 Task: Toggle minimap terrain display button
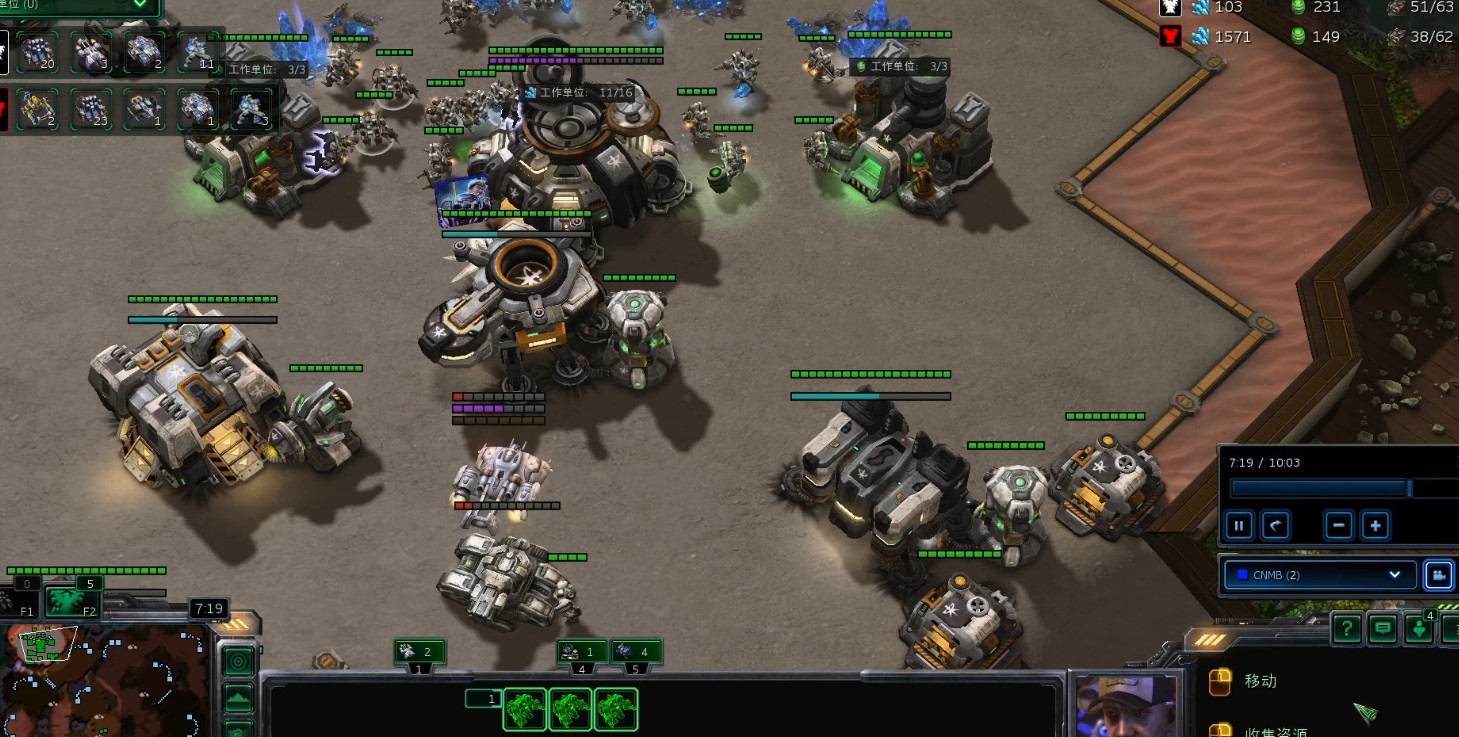click(x=238, y=697)
